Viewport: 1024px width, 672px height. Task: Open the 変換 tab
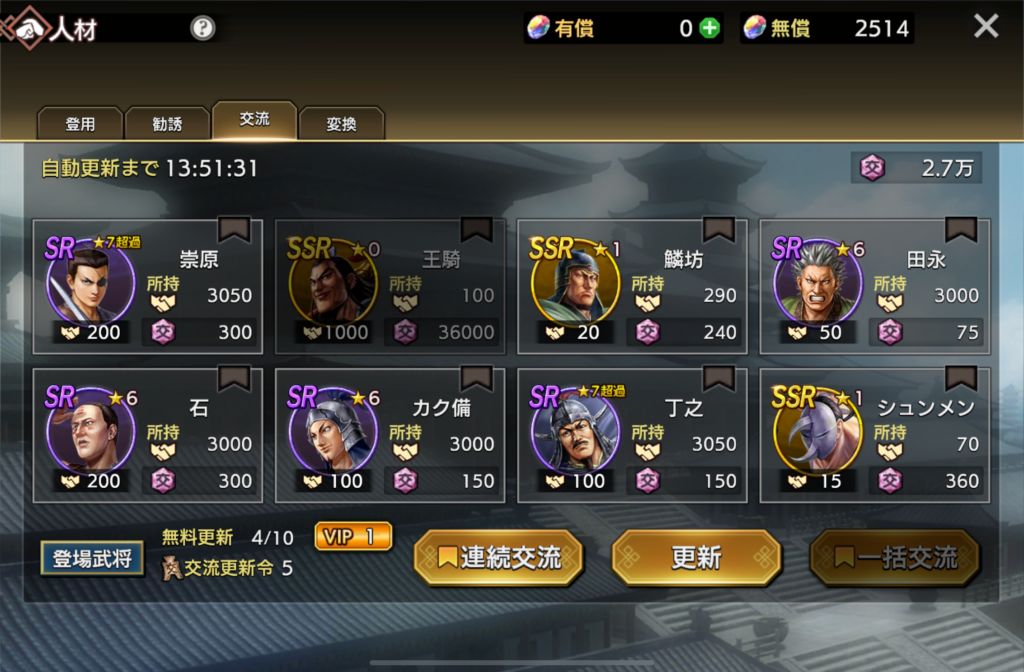point(341,124)
